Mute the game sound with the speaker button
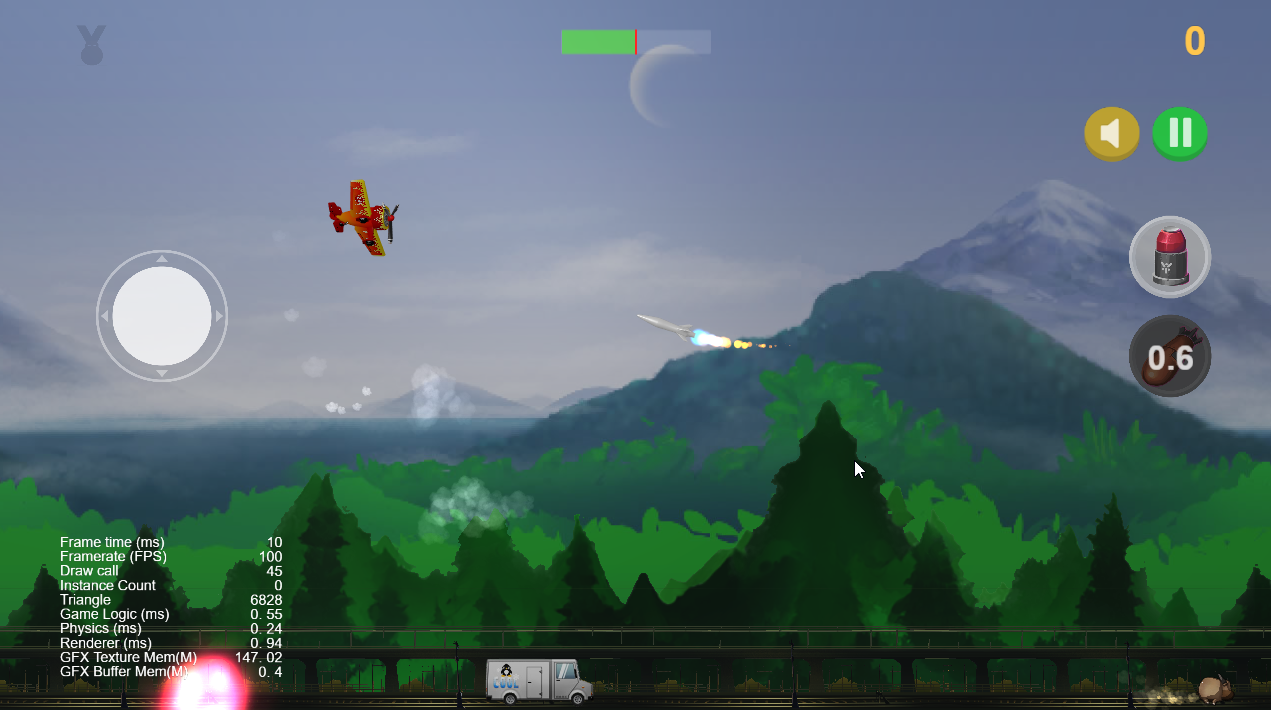The width and height of the screenshot is (1271, 710). coord(1111,133)
